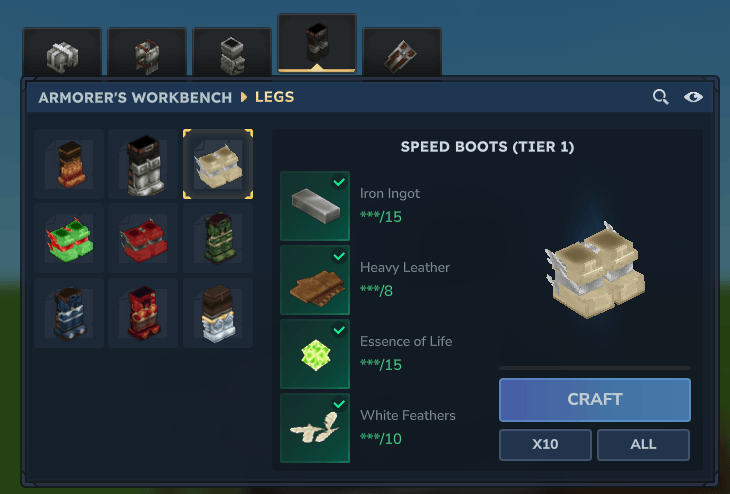Choose the green camouflage leg armor recipe
The height and width of the screenshot is (494, 730).
(218, 239)
